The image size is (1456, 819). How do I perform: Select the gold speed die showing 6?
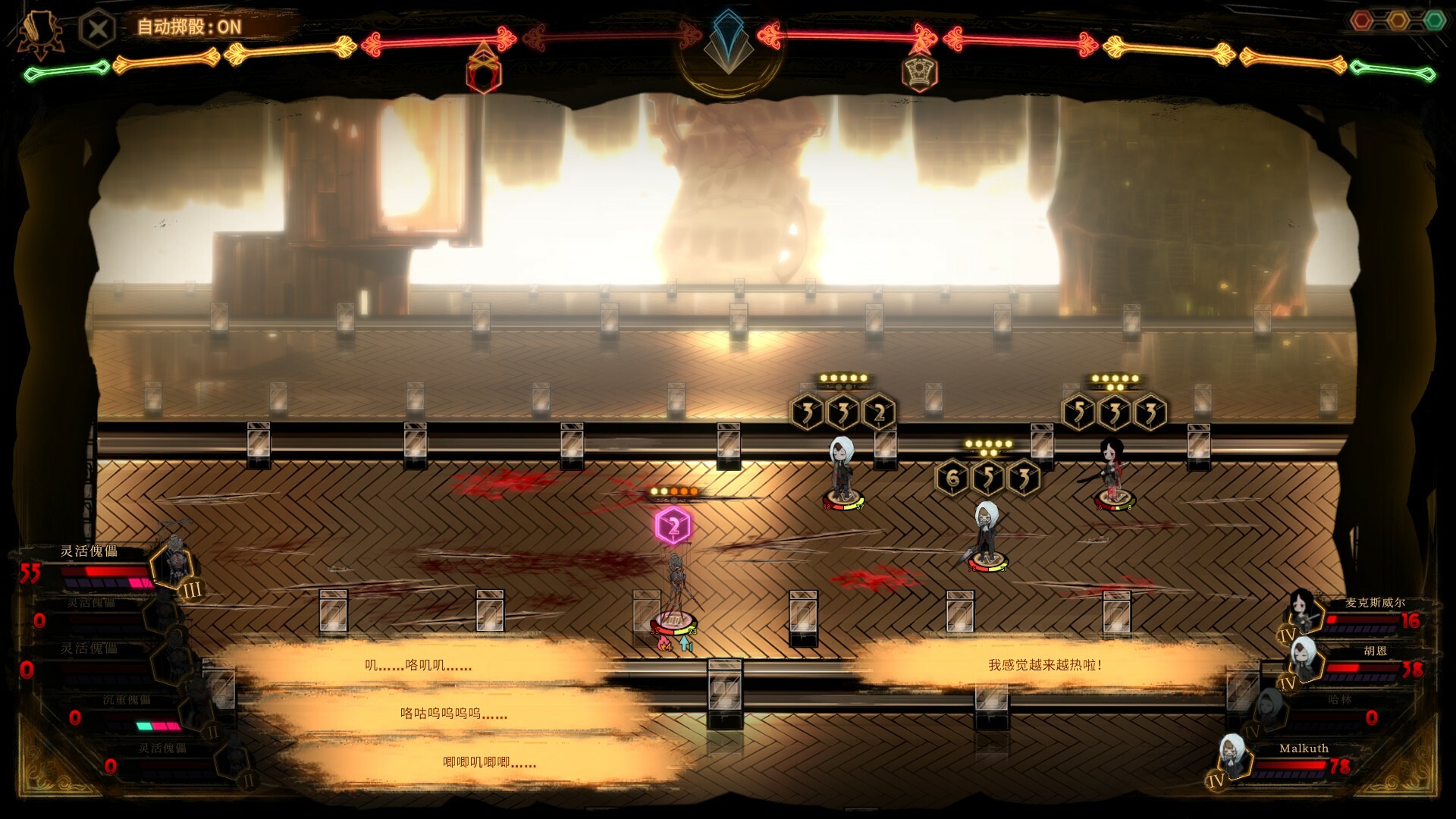[x=952, y=479]
